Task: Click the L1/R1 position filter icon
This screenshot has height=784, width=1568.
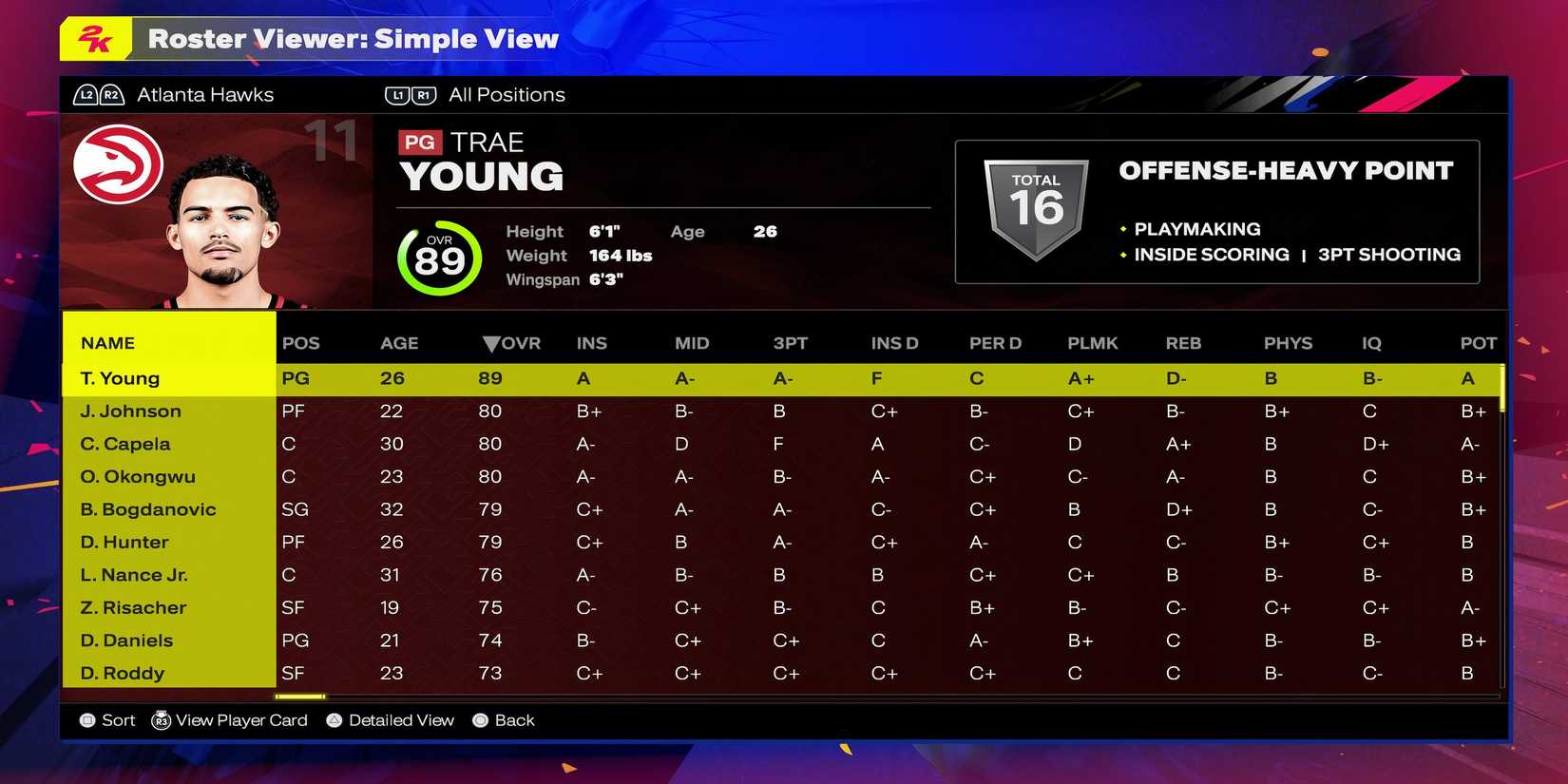Action: click(x=411, y=94)
